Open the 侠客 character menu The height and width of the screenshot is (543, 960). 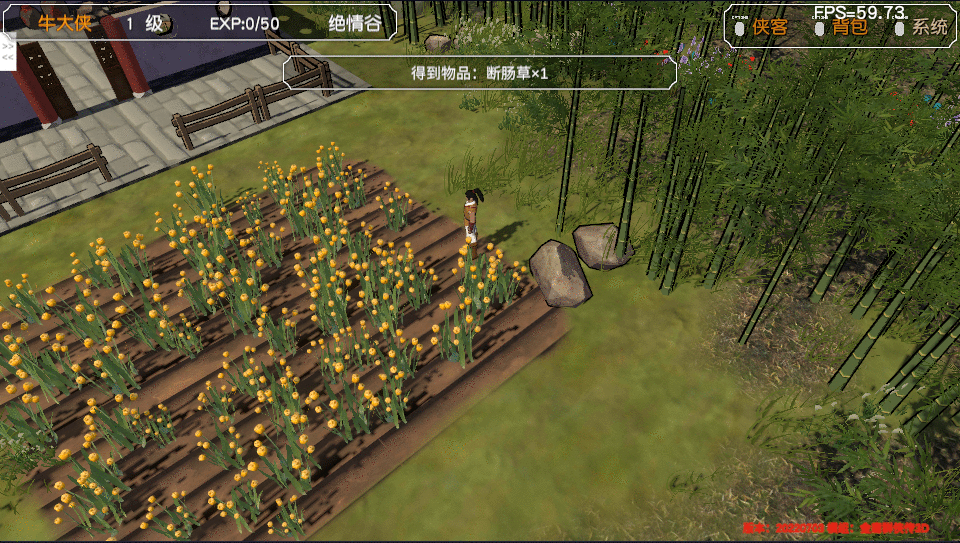tap(770, 27)
